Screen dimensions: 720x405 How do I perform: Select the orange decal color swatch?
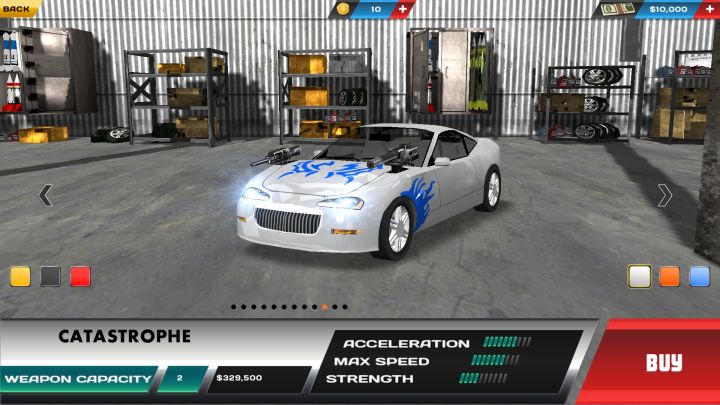pos(670,276)
